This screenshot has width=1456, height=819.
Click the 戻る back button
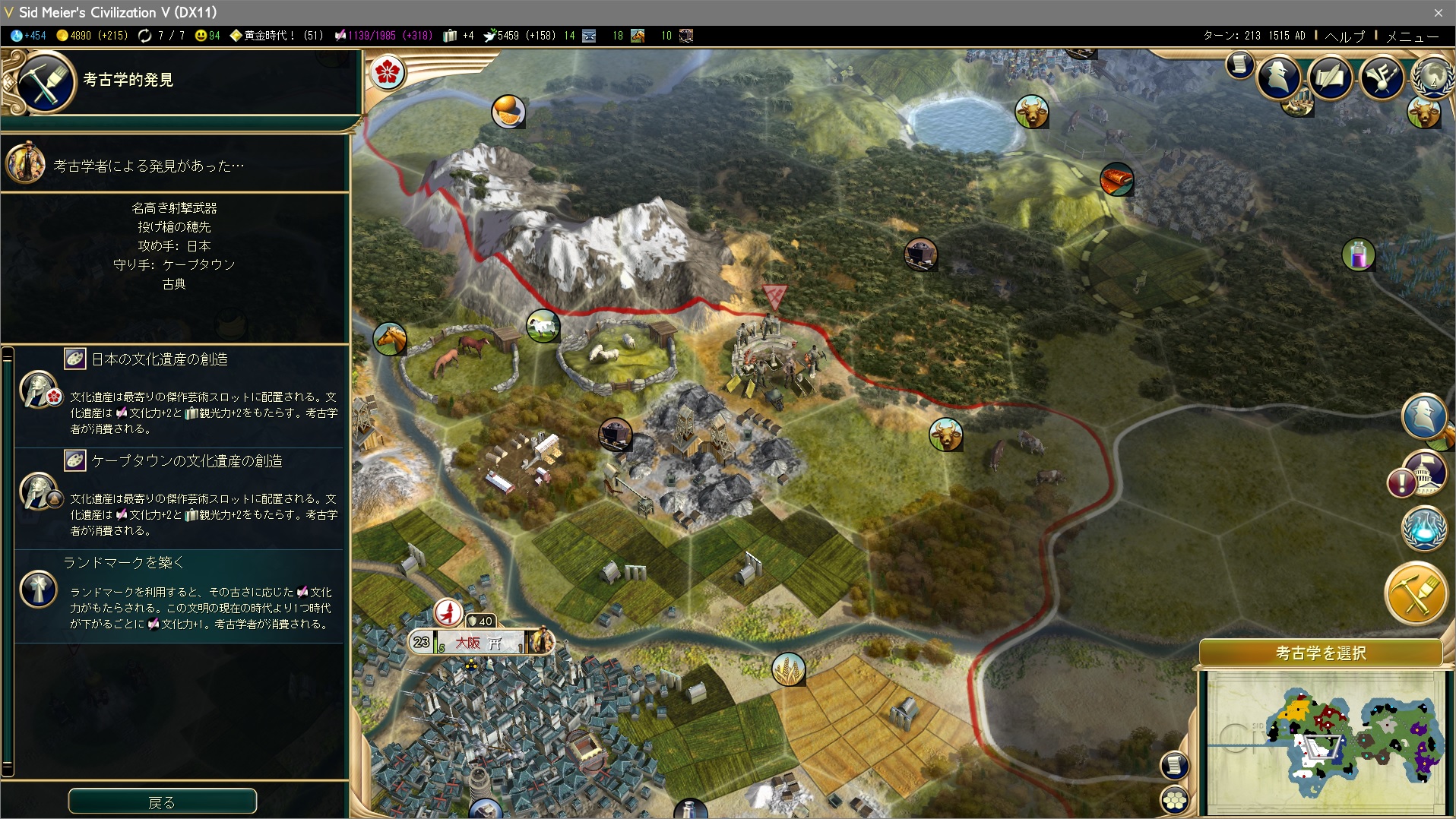pyautogui.click(x=162, y=802)
